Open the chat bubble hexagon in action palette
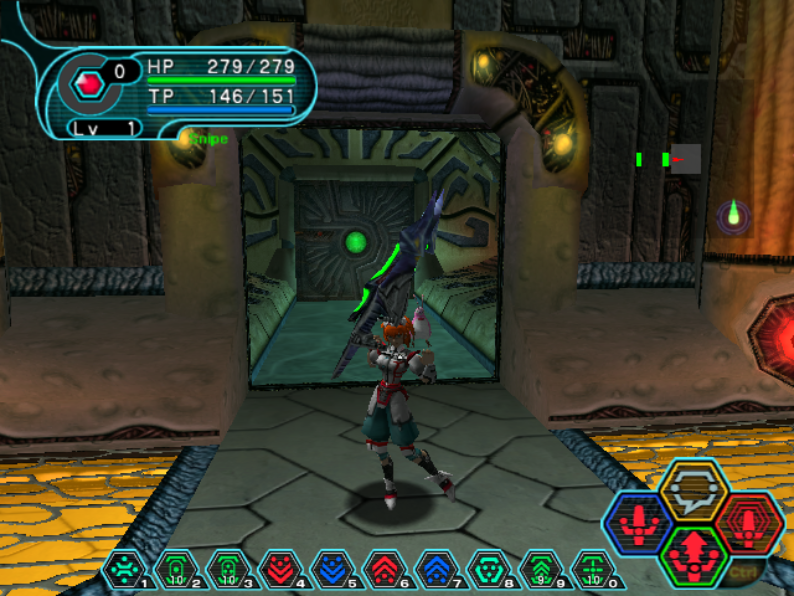 point(692,489)
